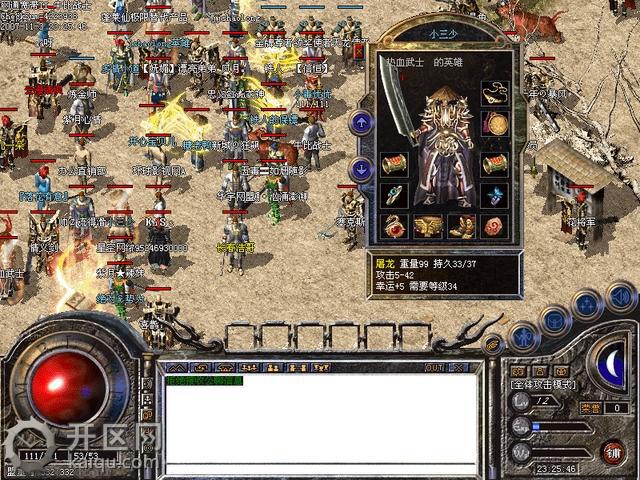Click the chat window's OUT button
This screenshot has height=480, width=640.
coord(433,367)
